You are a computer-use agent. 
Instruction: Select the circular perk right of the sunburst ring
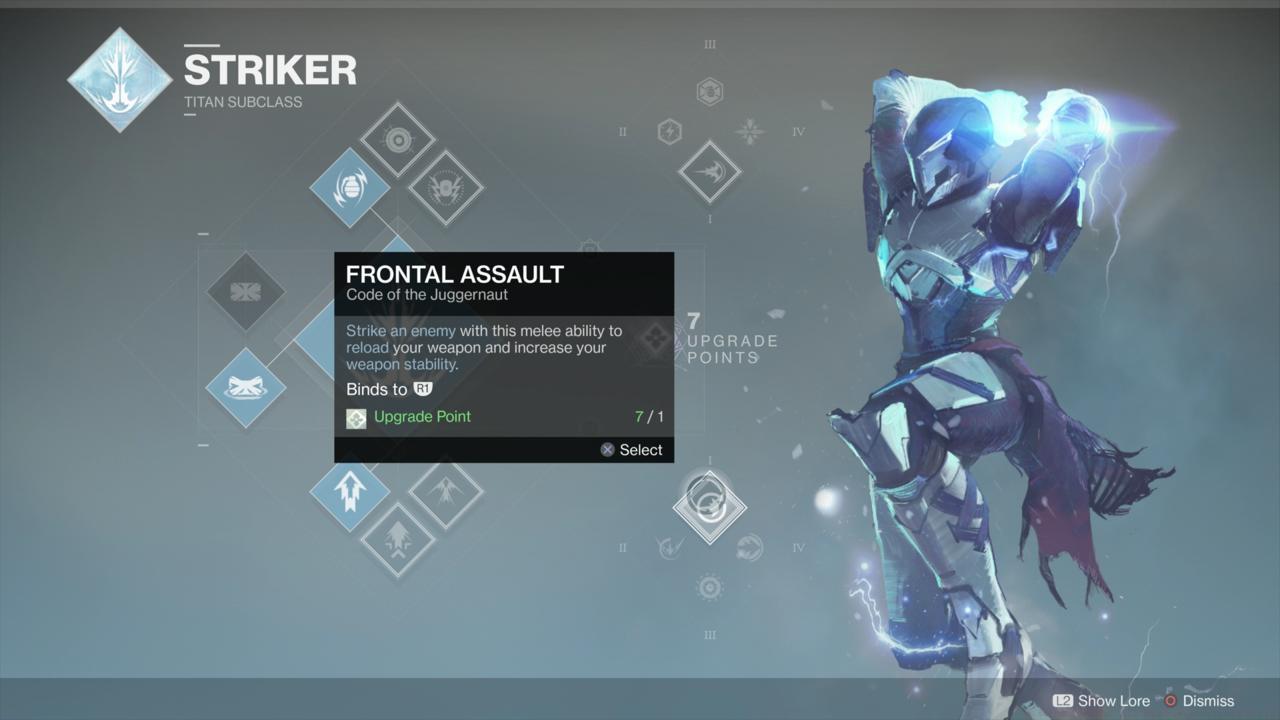[749, 547]
